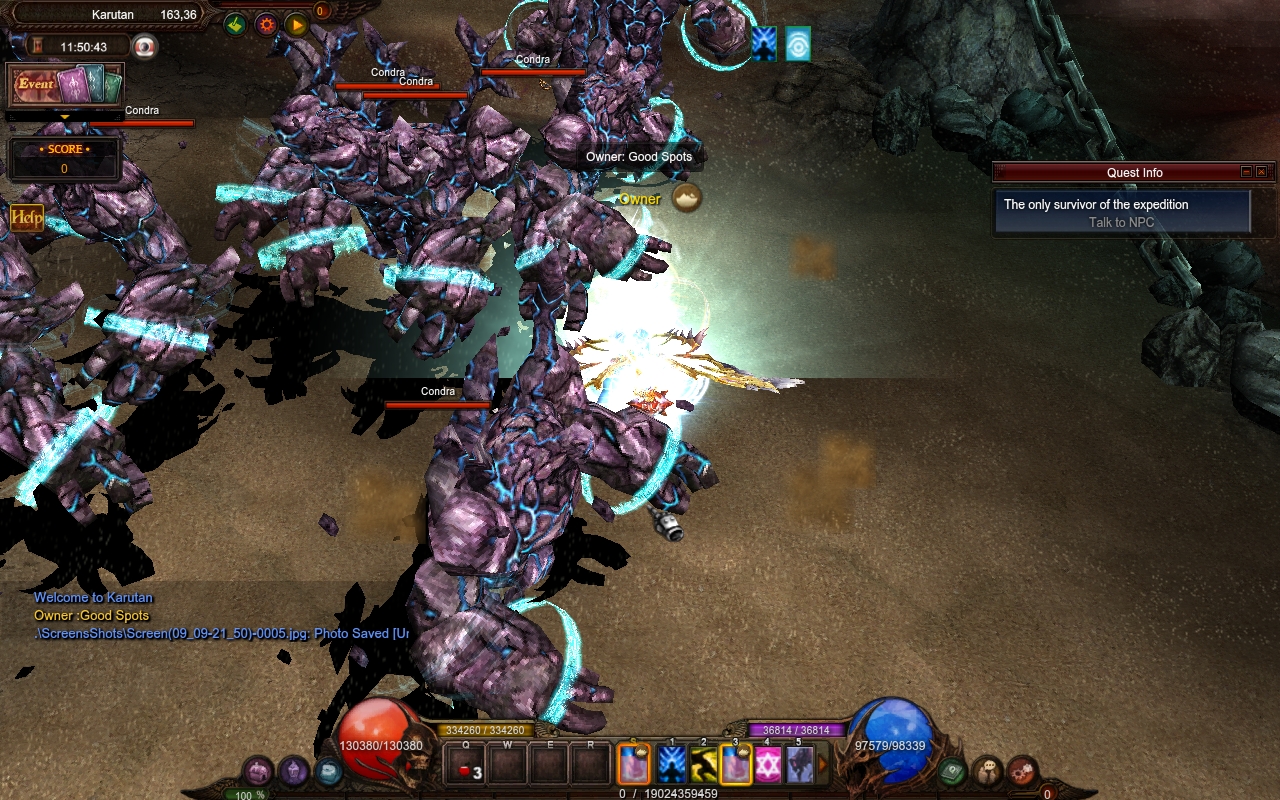Expand skill bar with the orange arrow
This screenshot has width=1280, height=800.
point(823,765)
